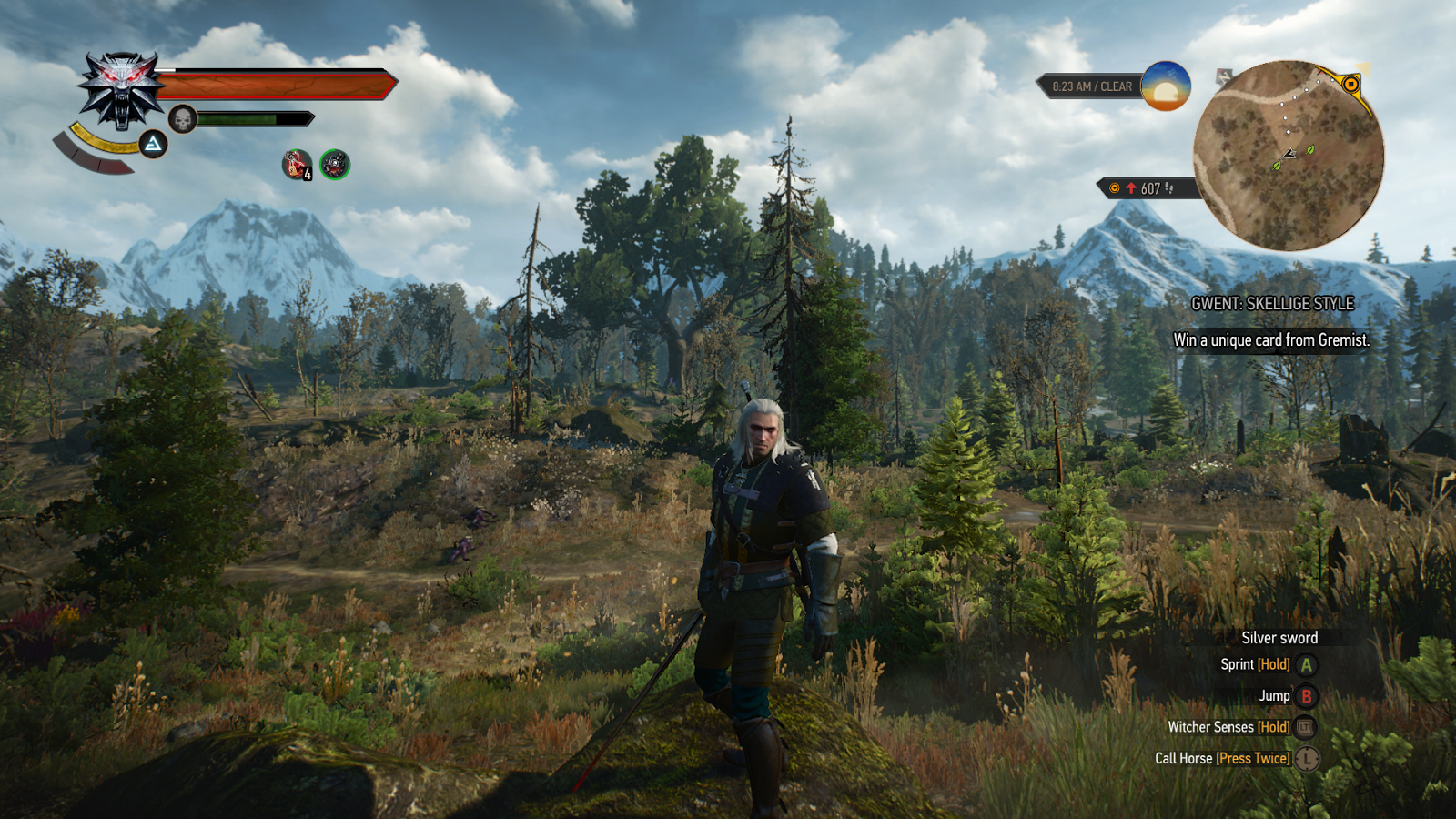Click the sun weather icon beside the clock
The image size is (1456, 819).
tap(1167, 87)
